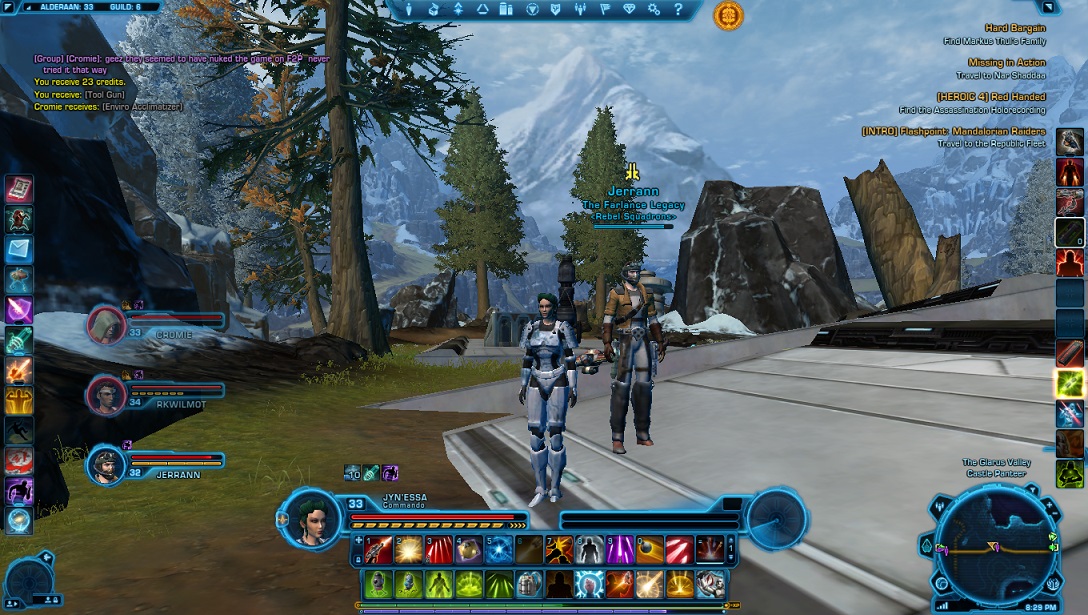
Task: Track the Hard Bargain mission
Action: [x=1014, y=28]
